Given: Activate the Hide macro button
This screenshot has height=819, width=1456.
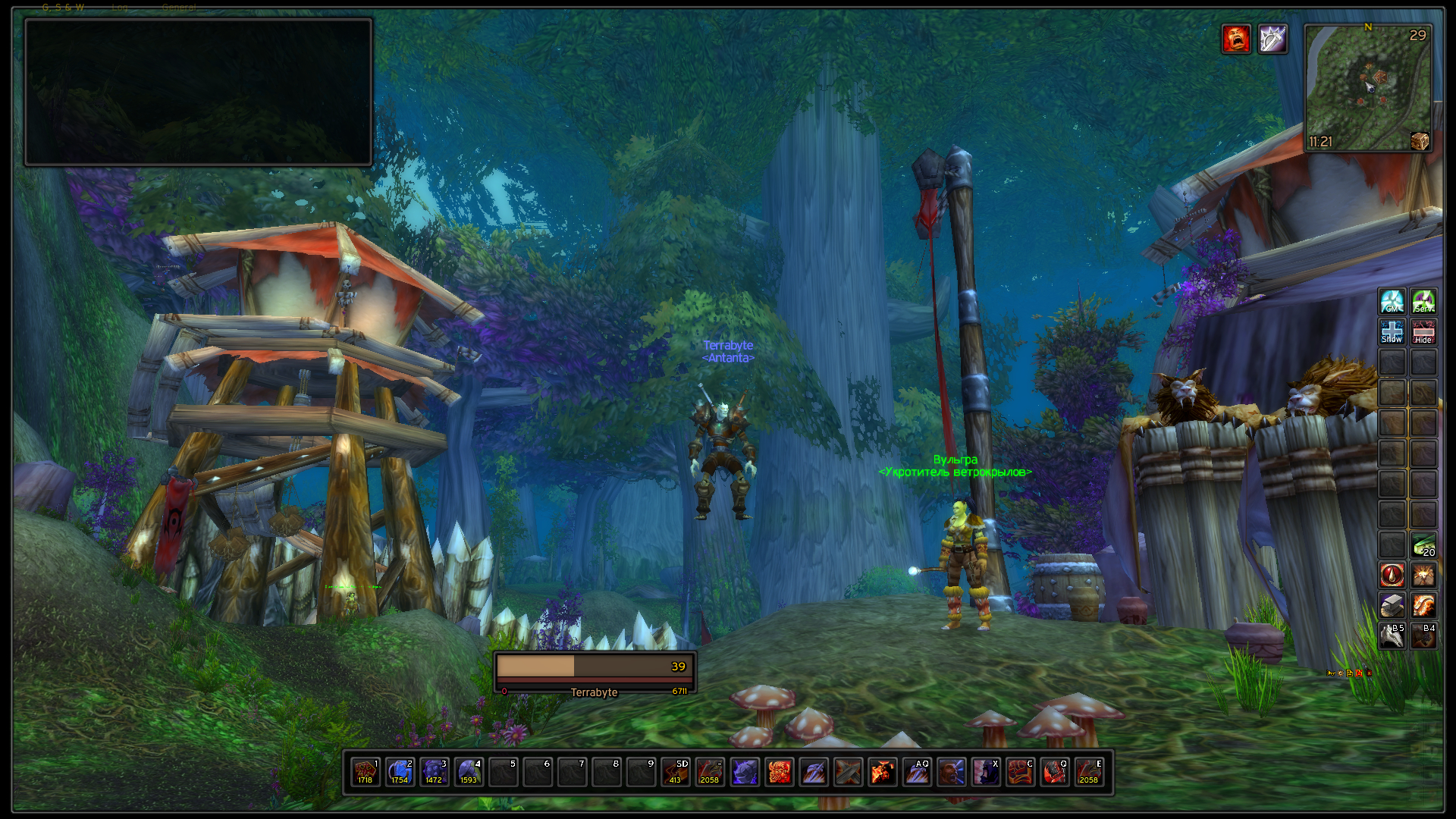Looking at the screenshot, I should 1423,332.
